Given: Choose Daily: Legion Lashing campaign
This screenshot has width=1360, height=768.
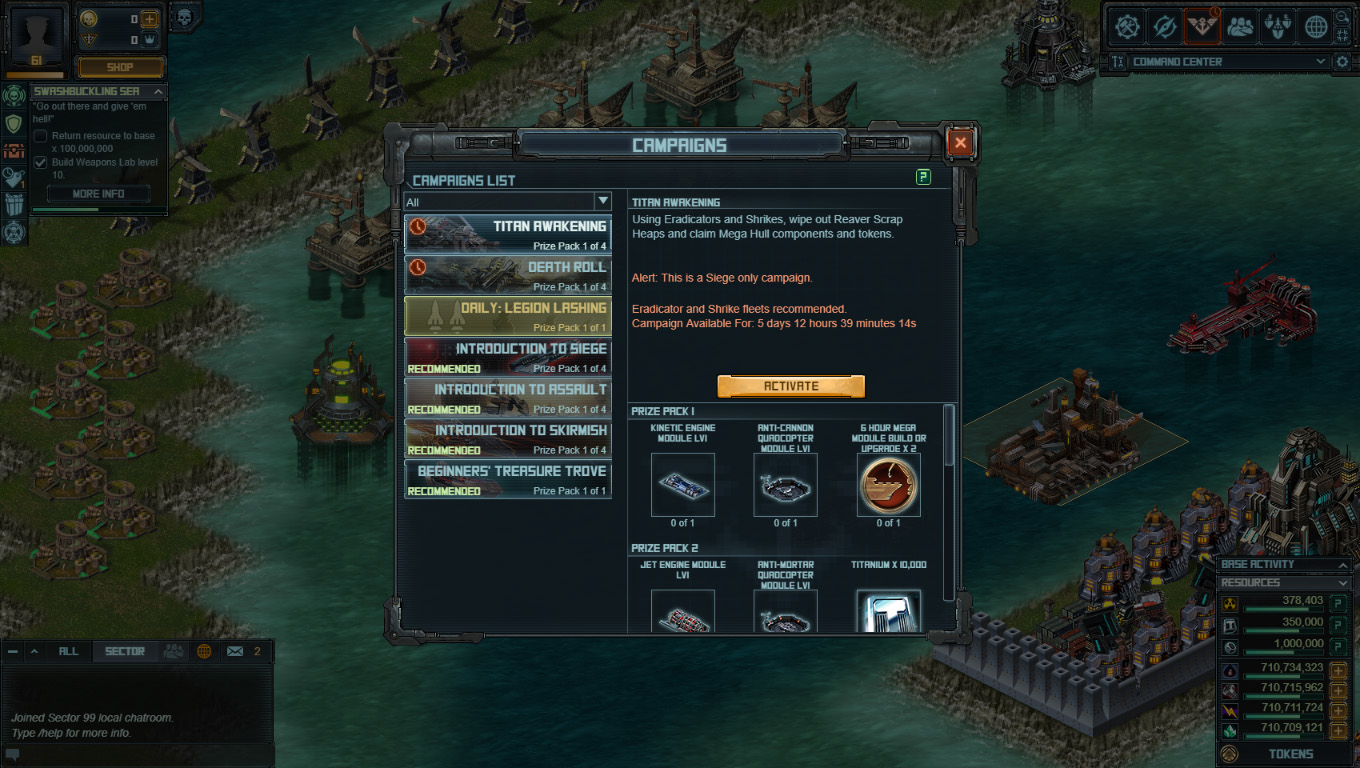Looking at the screenshot, I should [x=508, y=315].
